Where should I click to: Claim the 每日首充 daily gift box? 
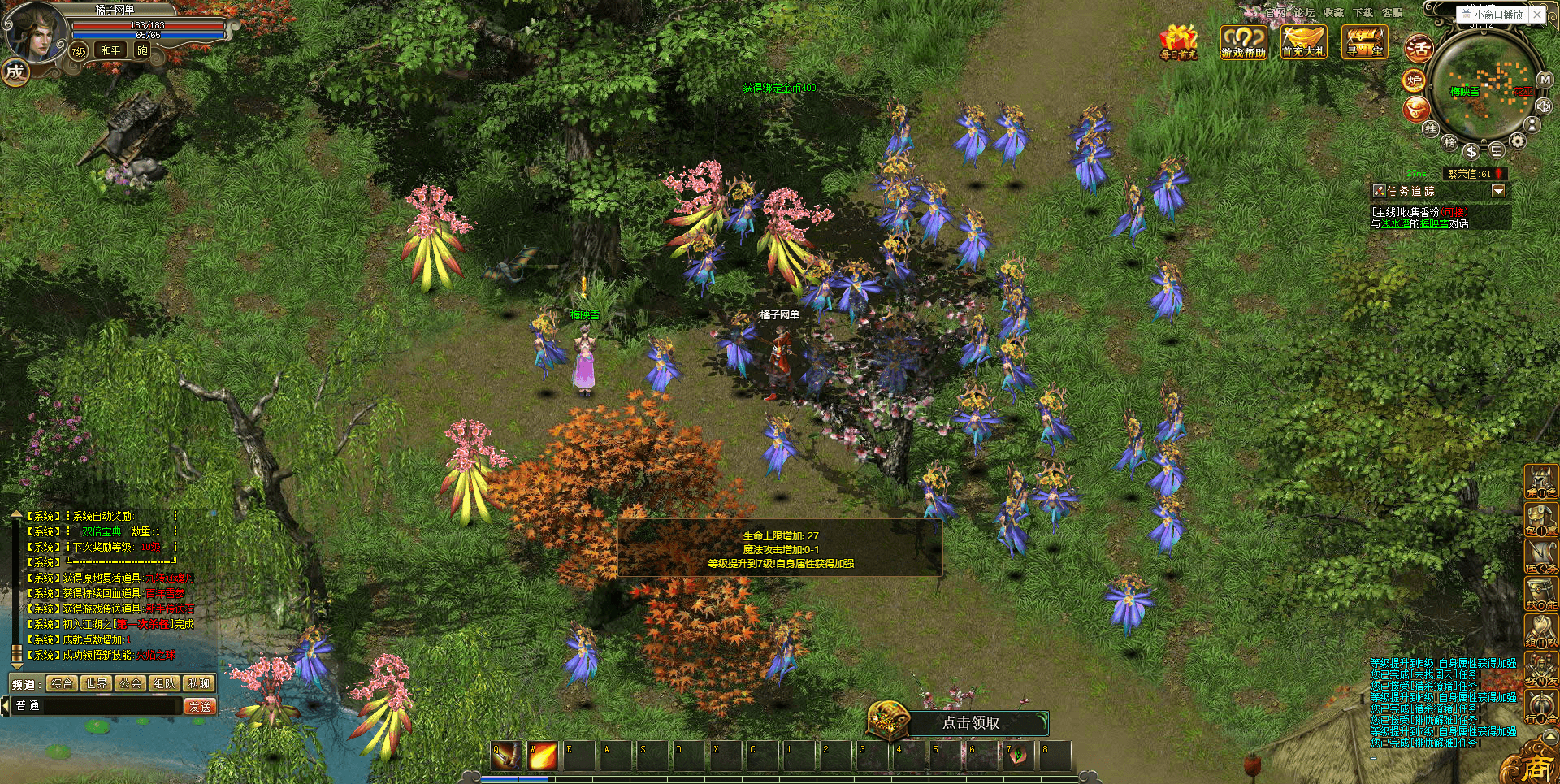point(1178,42)
